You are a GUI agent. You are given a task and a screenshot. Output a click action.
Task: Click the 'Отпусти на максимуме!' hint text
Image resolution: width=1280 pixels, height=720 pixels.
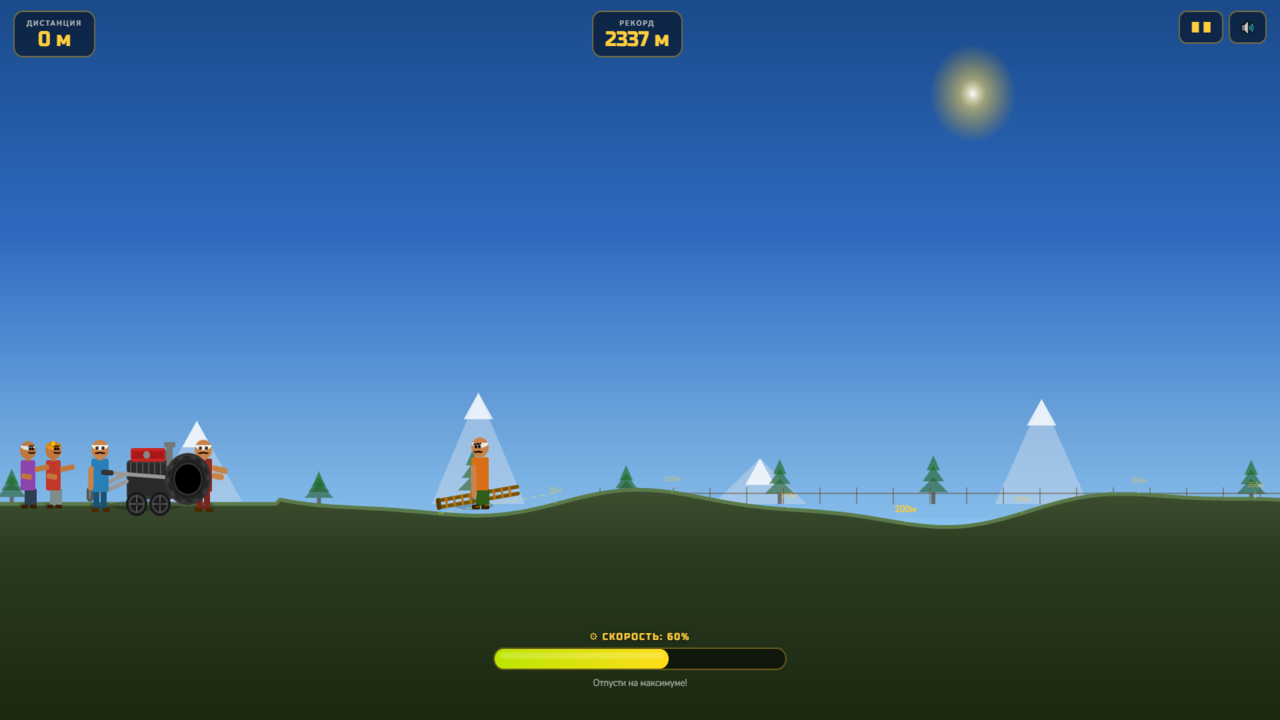point(640,682)
